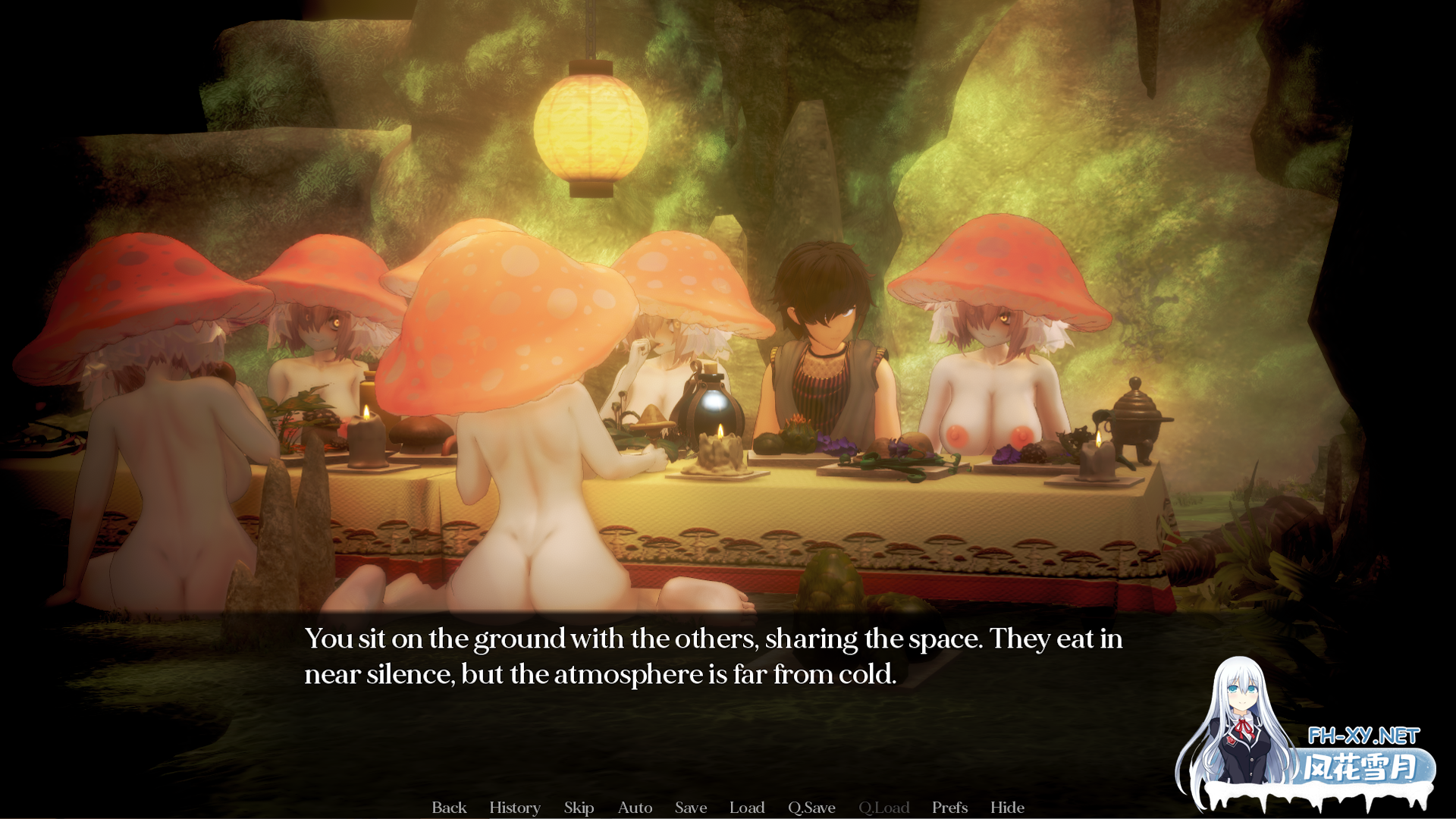This screenshot has height=819, width=1456.
Task: Go Back to the previous dialogue line
Action: 449,808
